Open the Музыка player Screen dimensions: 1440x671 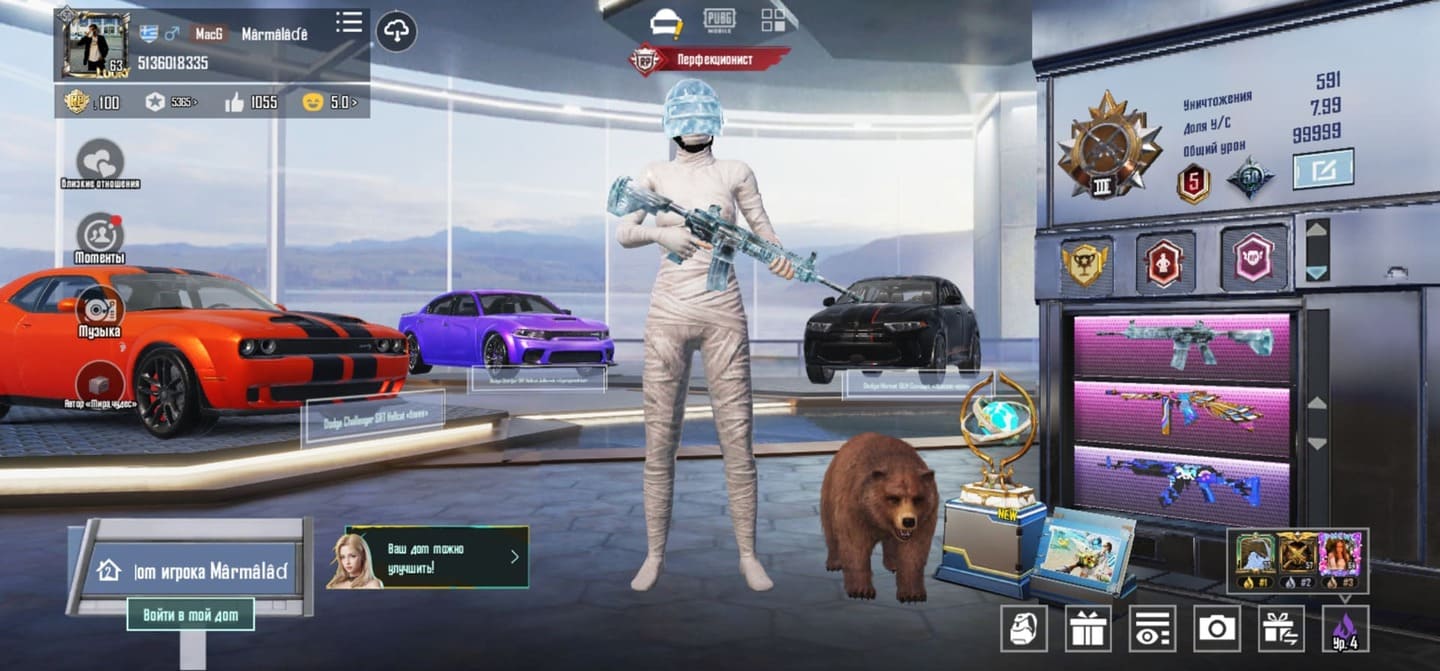point(100,308)
